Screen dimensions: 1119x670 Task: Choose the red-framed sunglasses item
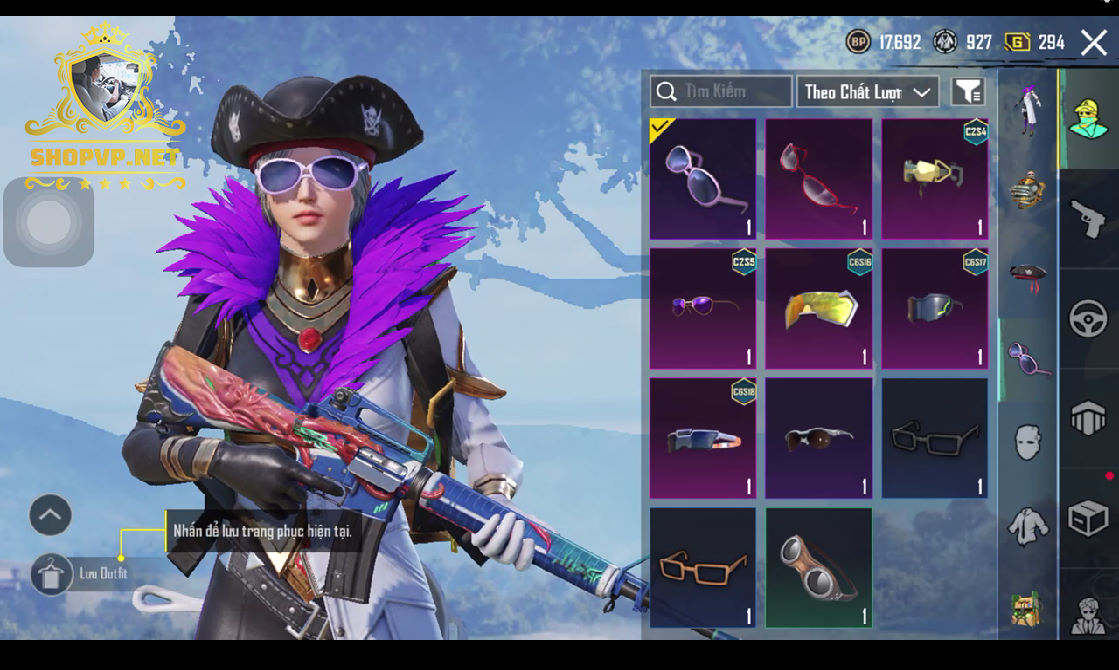point(819,180)
